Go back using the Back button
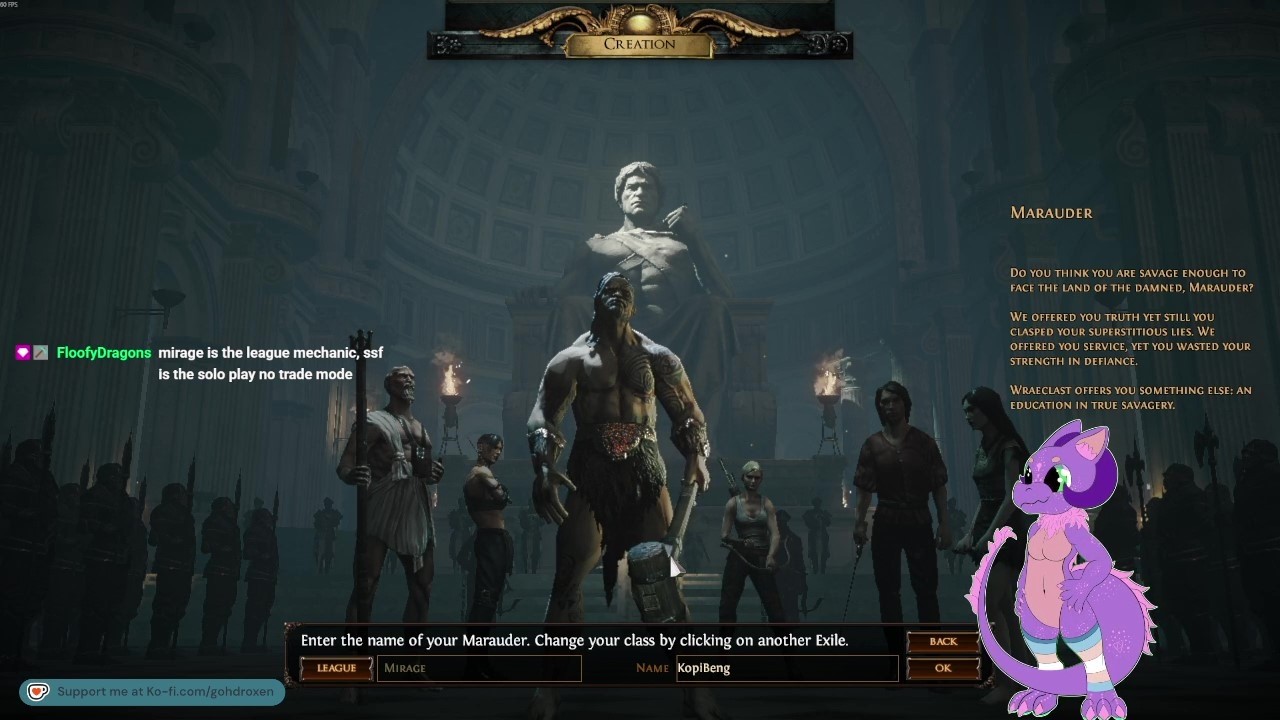The height and width of the screenshot is (720, 1280). tap(942, 641)
